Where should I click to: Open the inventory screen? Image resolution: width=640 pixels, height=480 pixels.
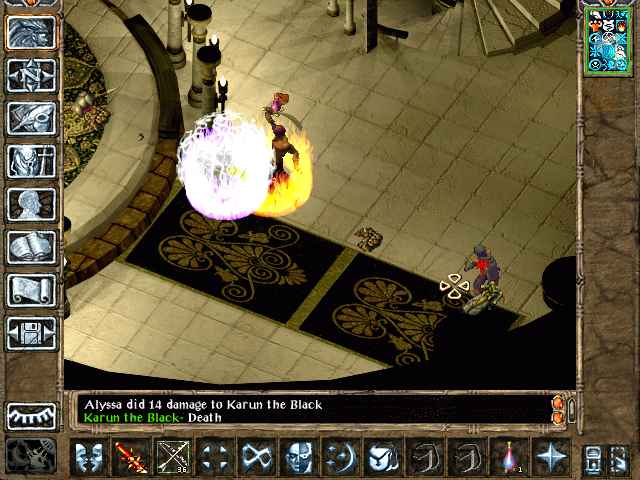pos(32,161)
